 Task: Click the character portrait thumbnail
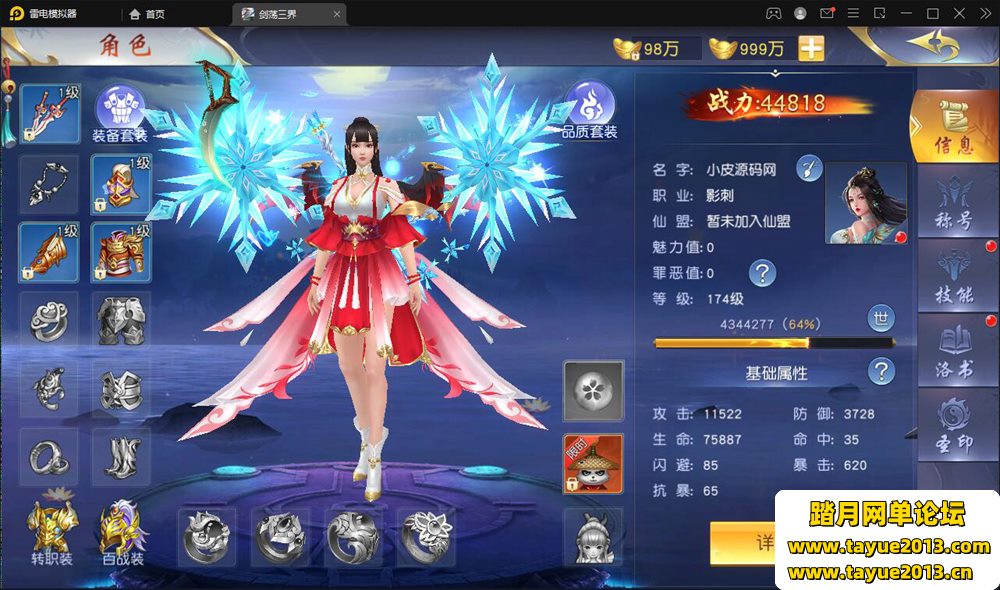[864, 203]
